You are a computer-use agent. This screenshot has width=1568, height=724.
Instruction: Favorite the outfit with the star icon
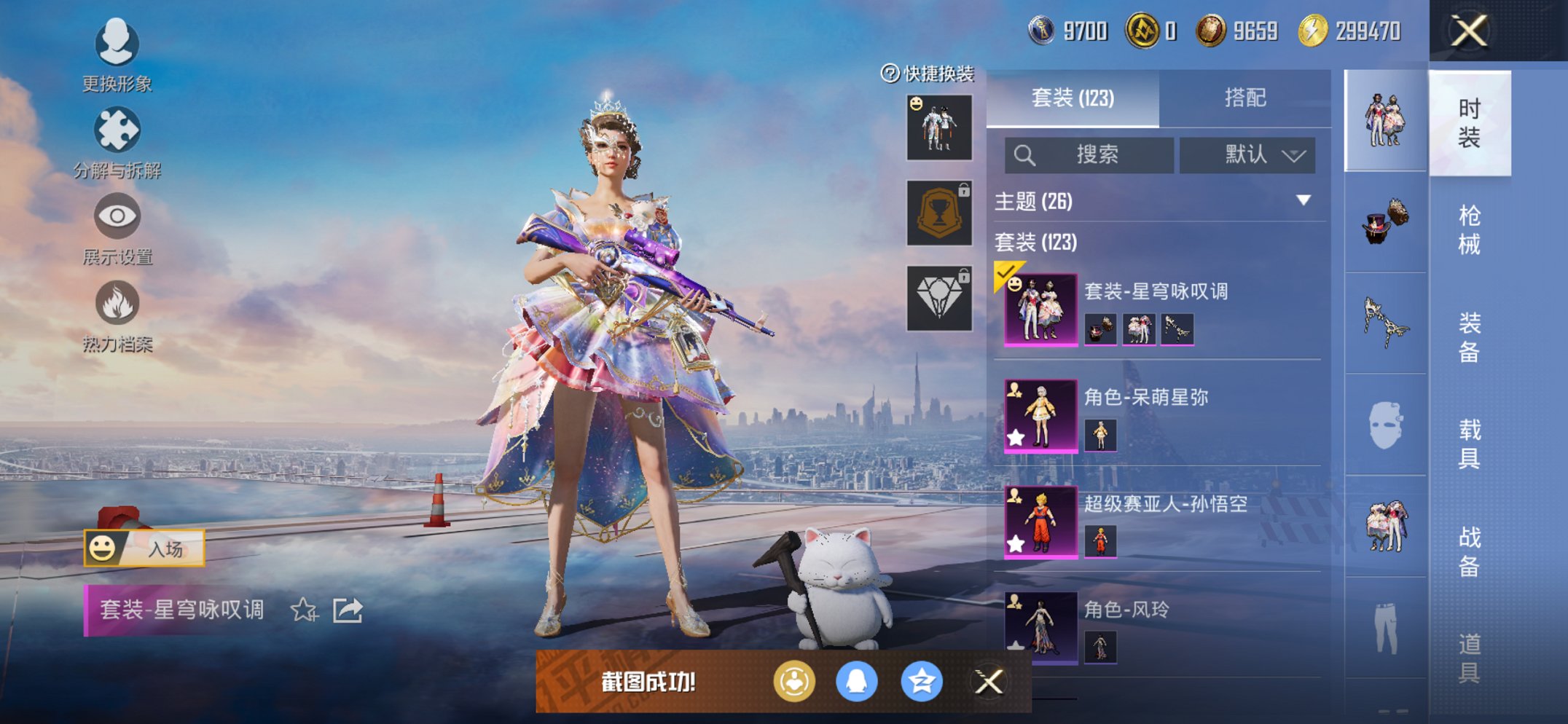point(304,610)
